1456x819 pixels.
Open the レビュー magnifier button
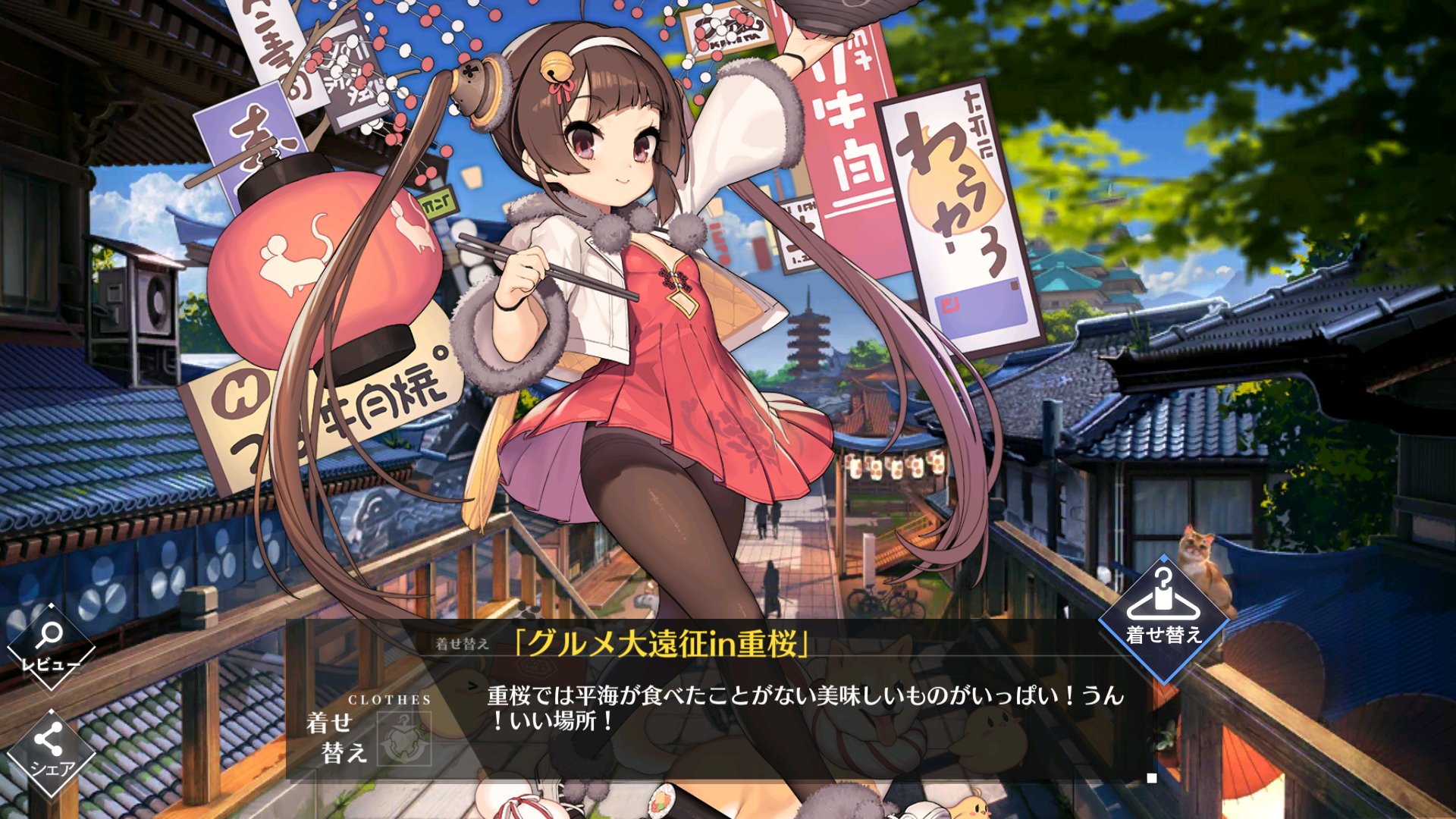tap(50, 646)
